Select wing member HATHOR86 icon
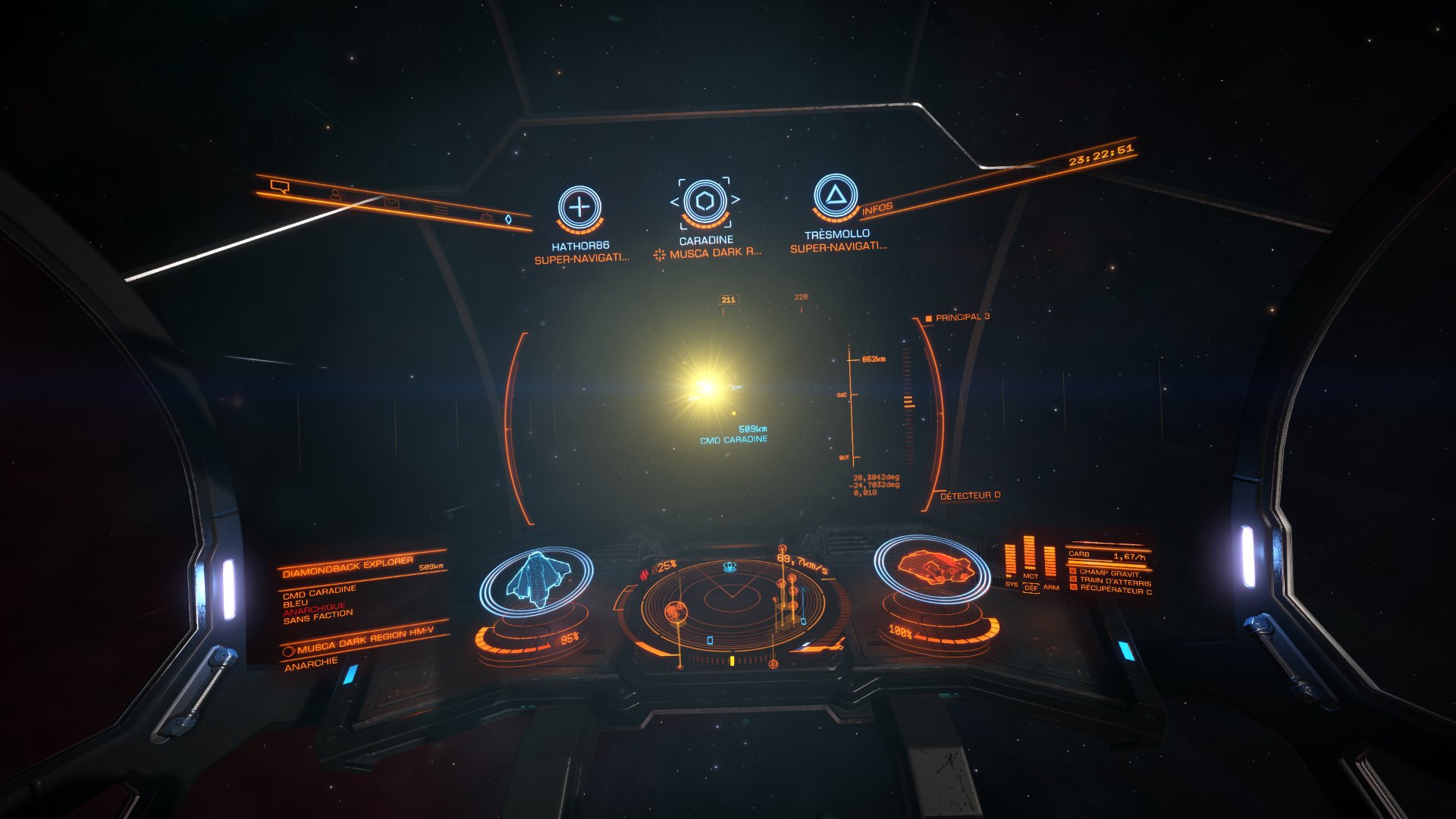Image resolution: width=1456 pixels, height=819 pixels. pos(579,207)
